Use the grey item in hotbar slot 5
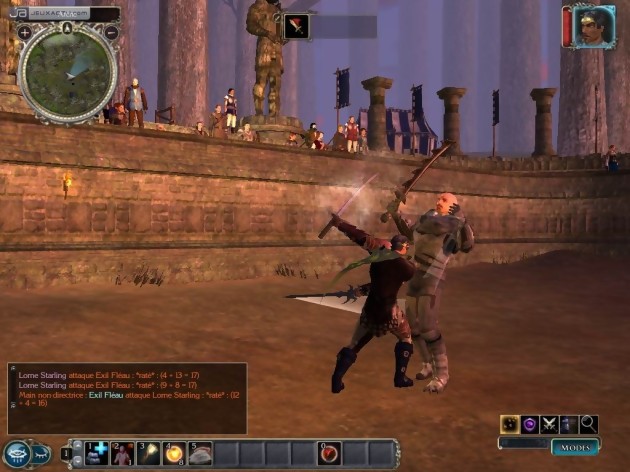 click(x=201, y=454)
